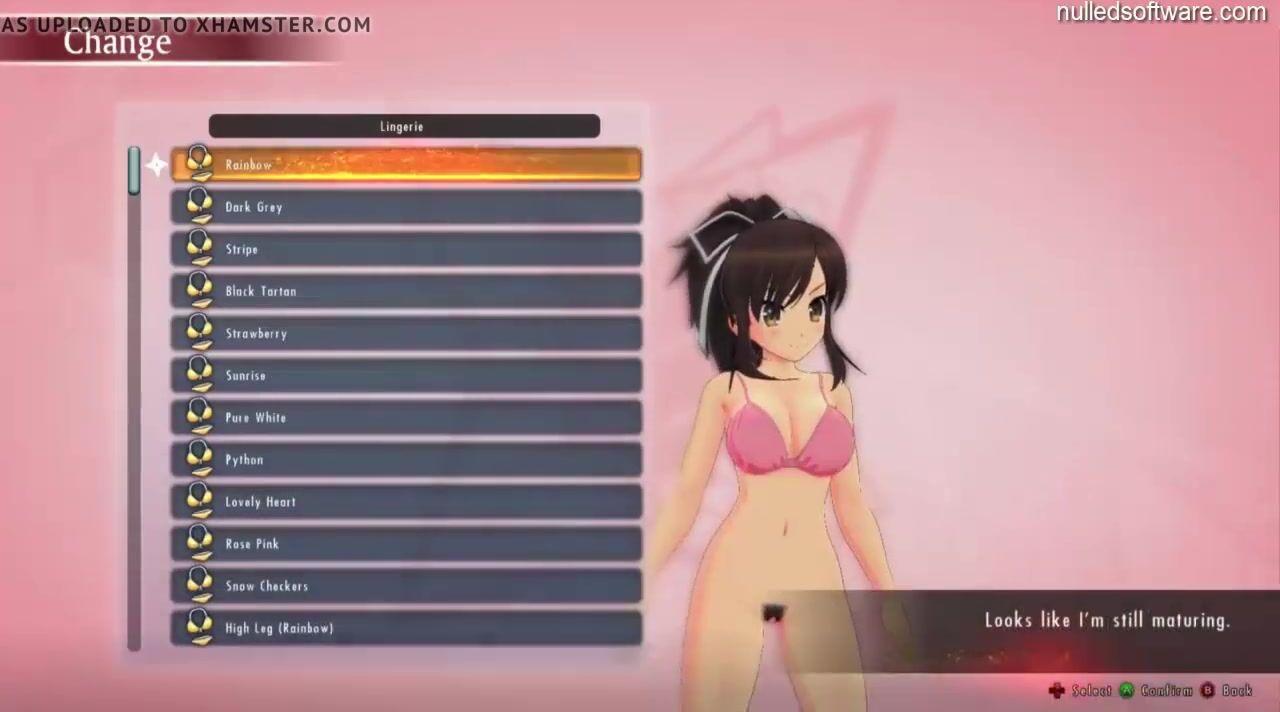The image size is (1280, 712).
Task: Choose the Dark Grey entry
Action: (x=406, y=207)
